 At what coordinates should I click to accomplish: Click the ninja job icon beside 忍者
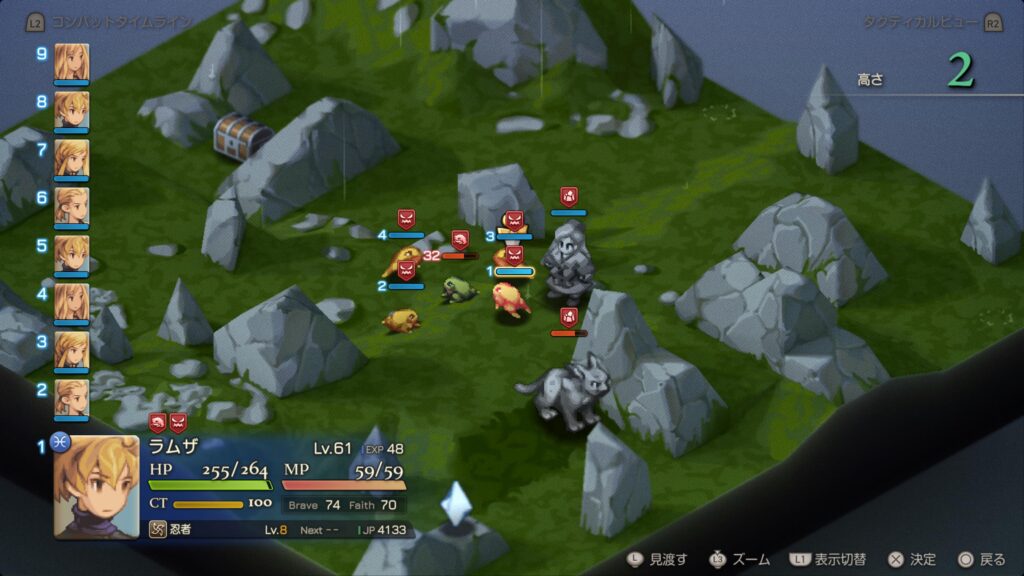click(158, 529)
